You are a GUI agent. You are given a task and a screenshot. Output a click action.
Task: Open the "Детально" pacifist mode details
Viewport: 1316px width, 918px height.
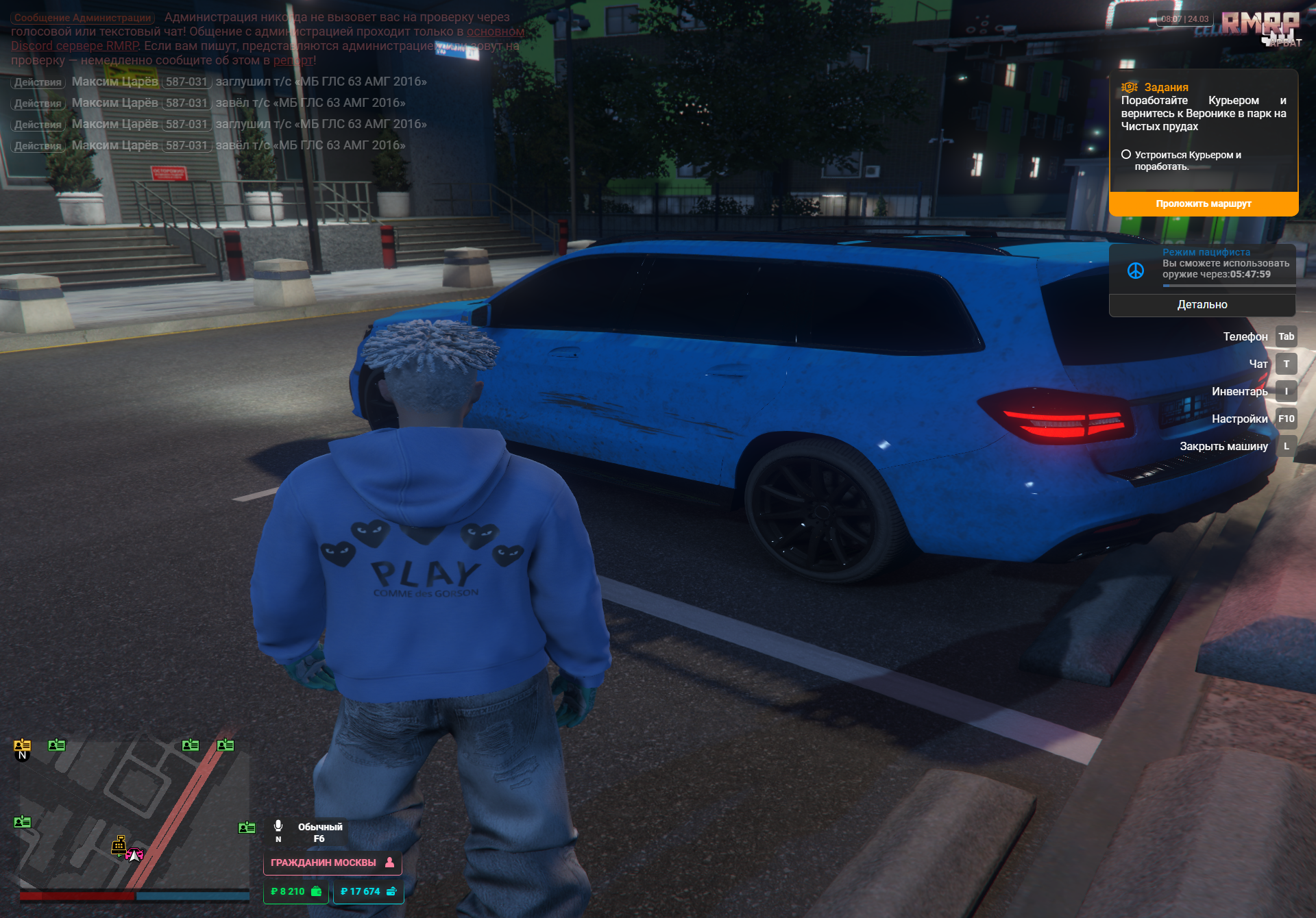[1202, 305]
